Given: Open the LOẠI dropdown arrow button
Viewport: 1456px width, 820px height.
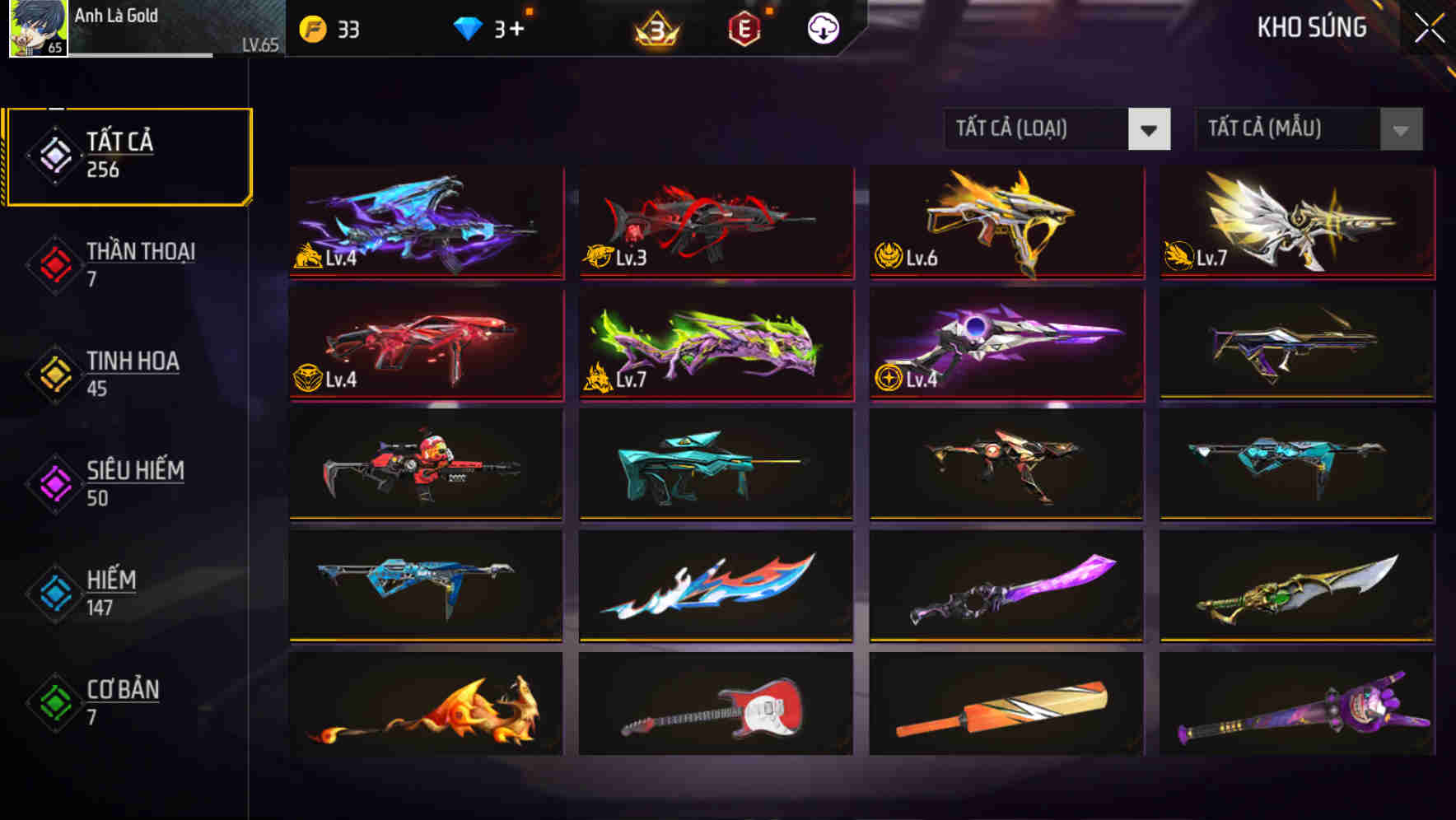Looking at the screenshot, I should (x=1150, y=129).
